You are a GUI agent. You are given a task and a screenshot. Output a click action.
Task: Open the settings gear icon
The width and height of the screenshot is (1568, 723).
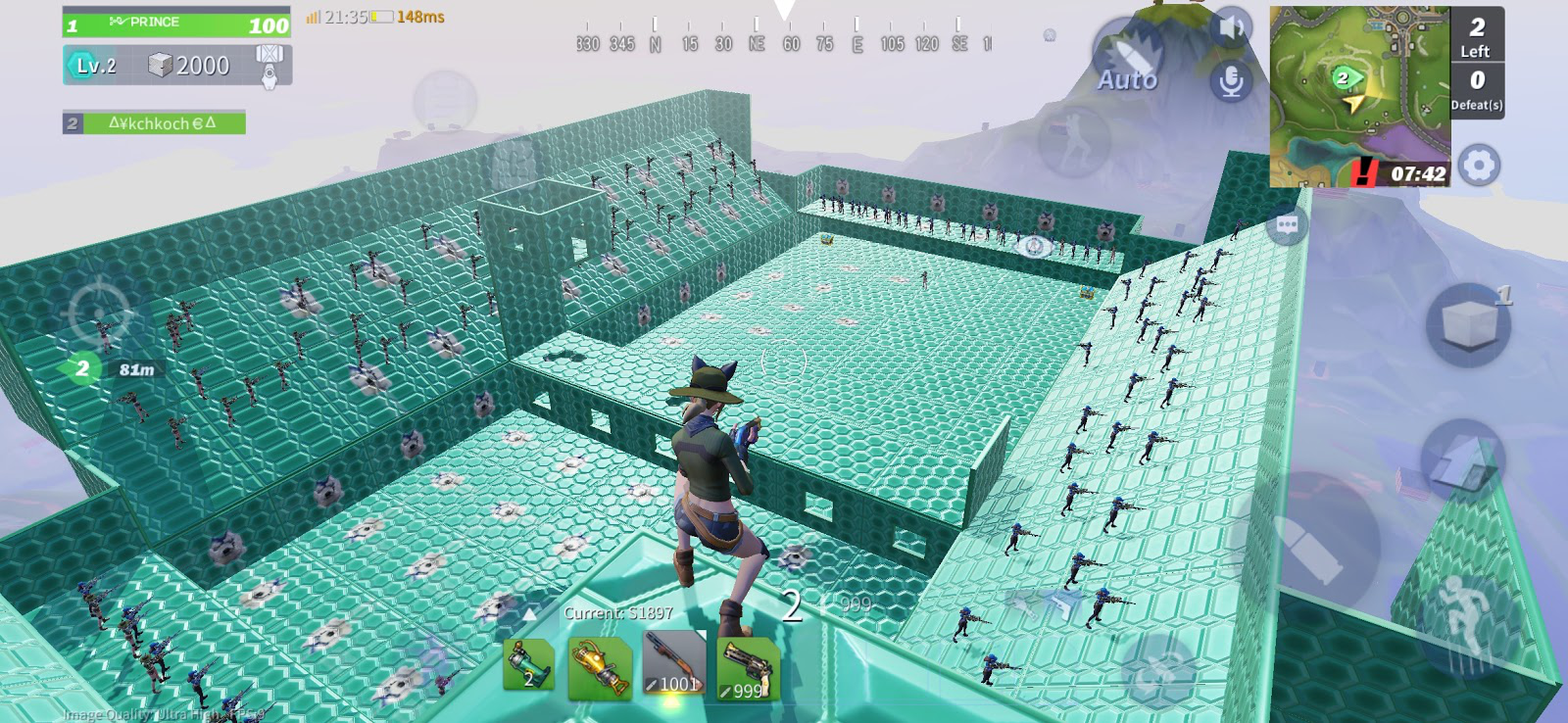1478,166
